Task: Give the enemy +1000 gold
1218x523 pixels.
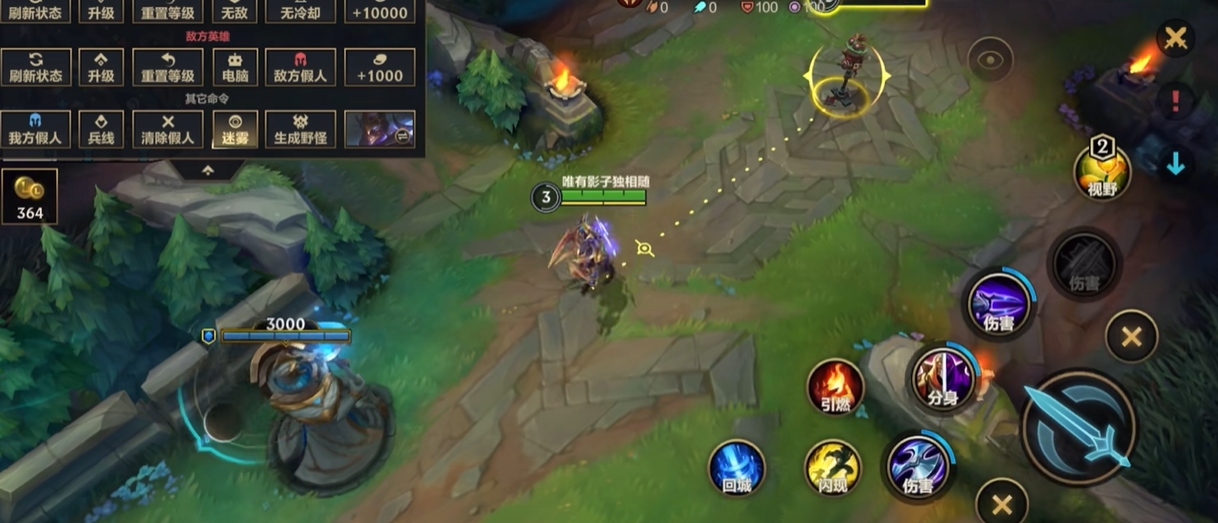Action: click(380, 67)
